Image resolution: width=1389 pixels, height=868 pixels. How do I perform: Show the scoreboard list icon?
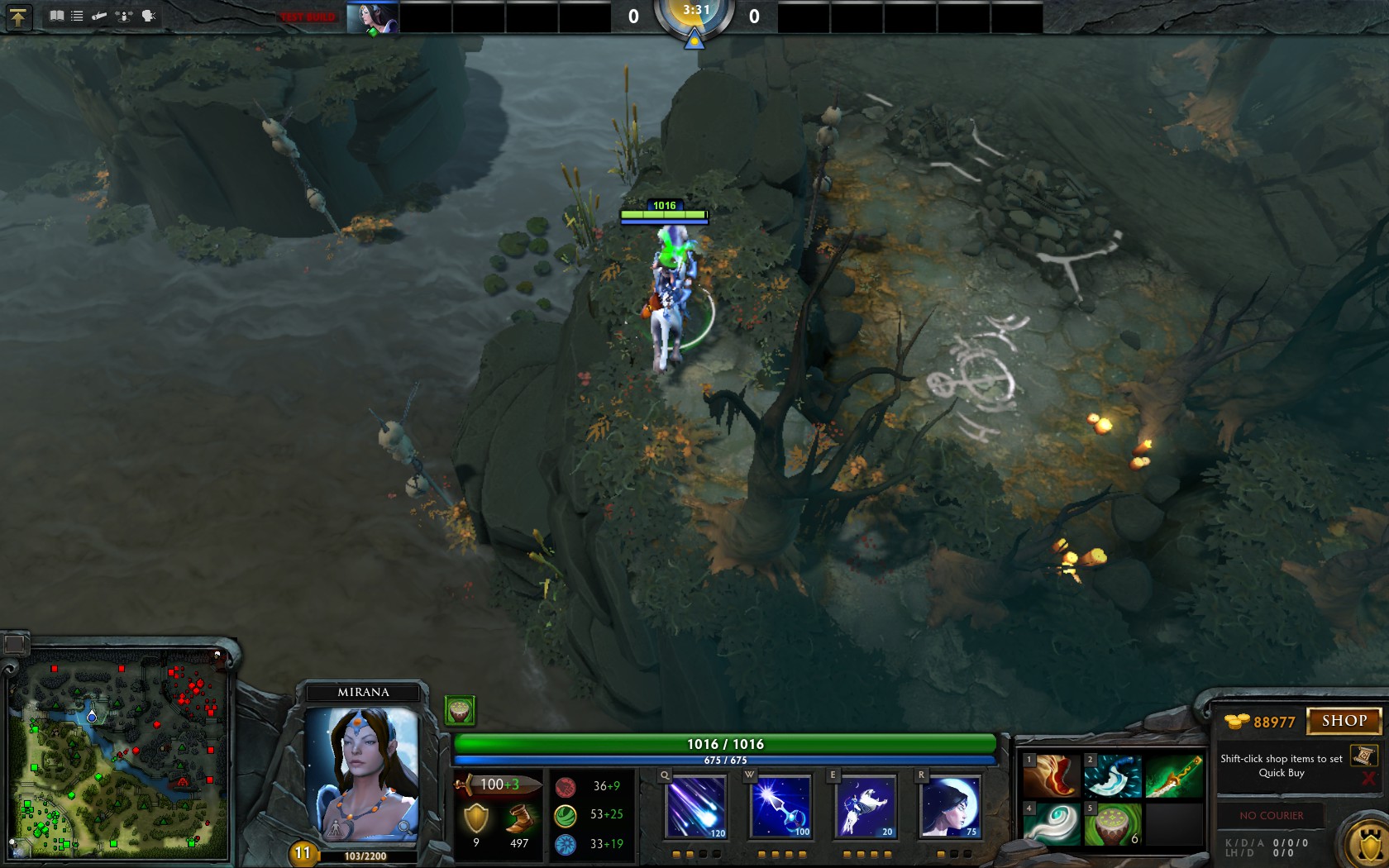(x=77, y=16)
